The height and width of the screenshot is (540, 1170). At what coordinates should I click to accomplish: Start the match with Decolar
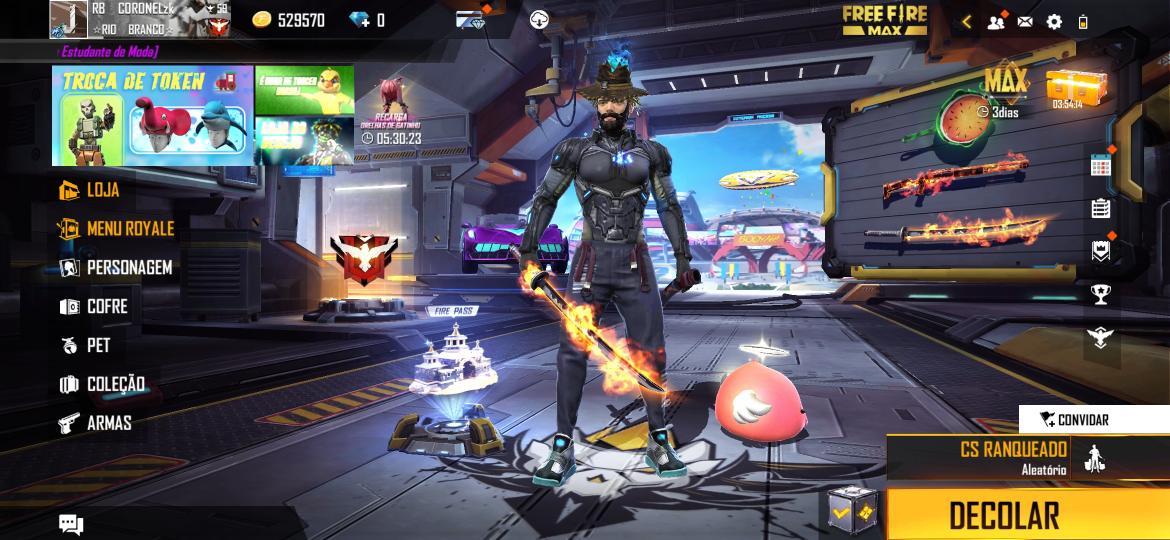point(1003,515)
